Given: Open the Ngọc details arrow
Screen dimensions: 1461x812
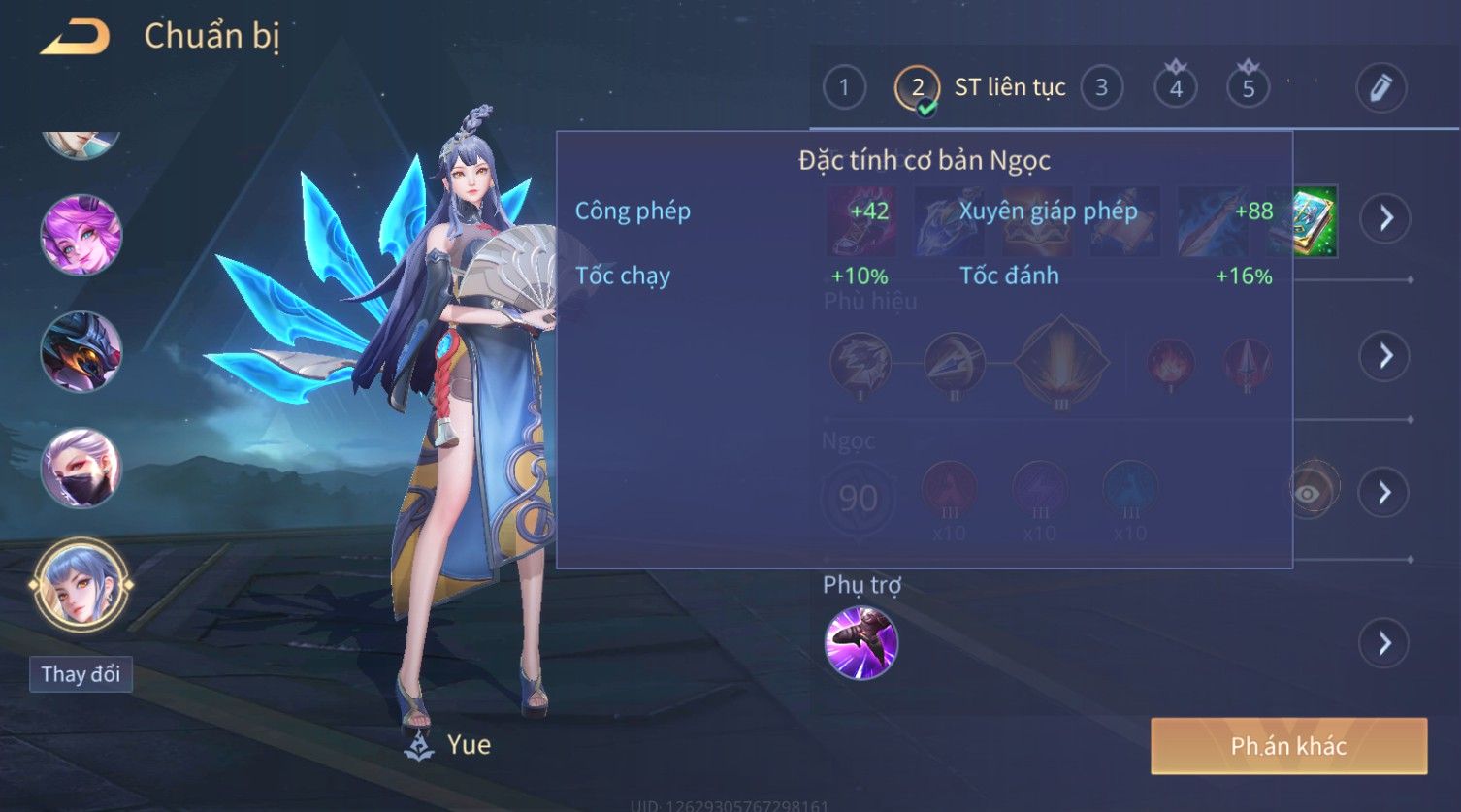Looking at the screenshot, I should tap(1384, 493).
